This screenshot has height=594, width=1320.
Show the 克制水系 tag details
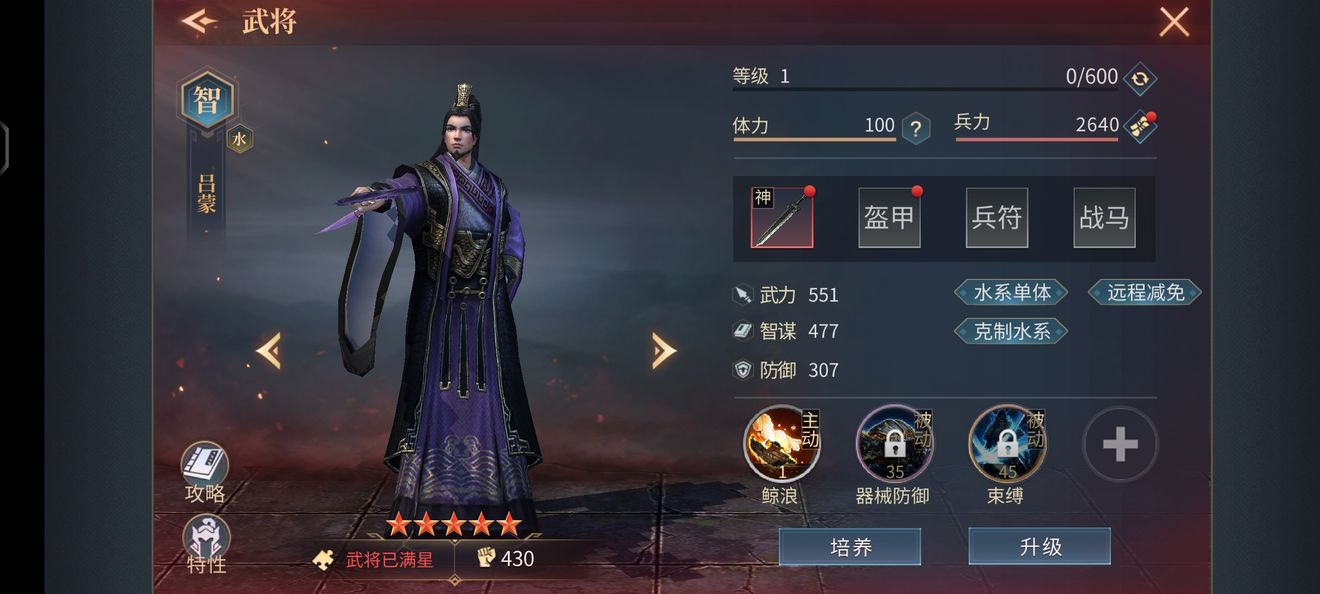point(1011,331)
